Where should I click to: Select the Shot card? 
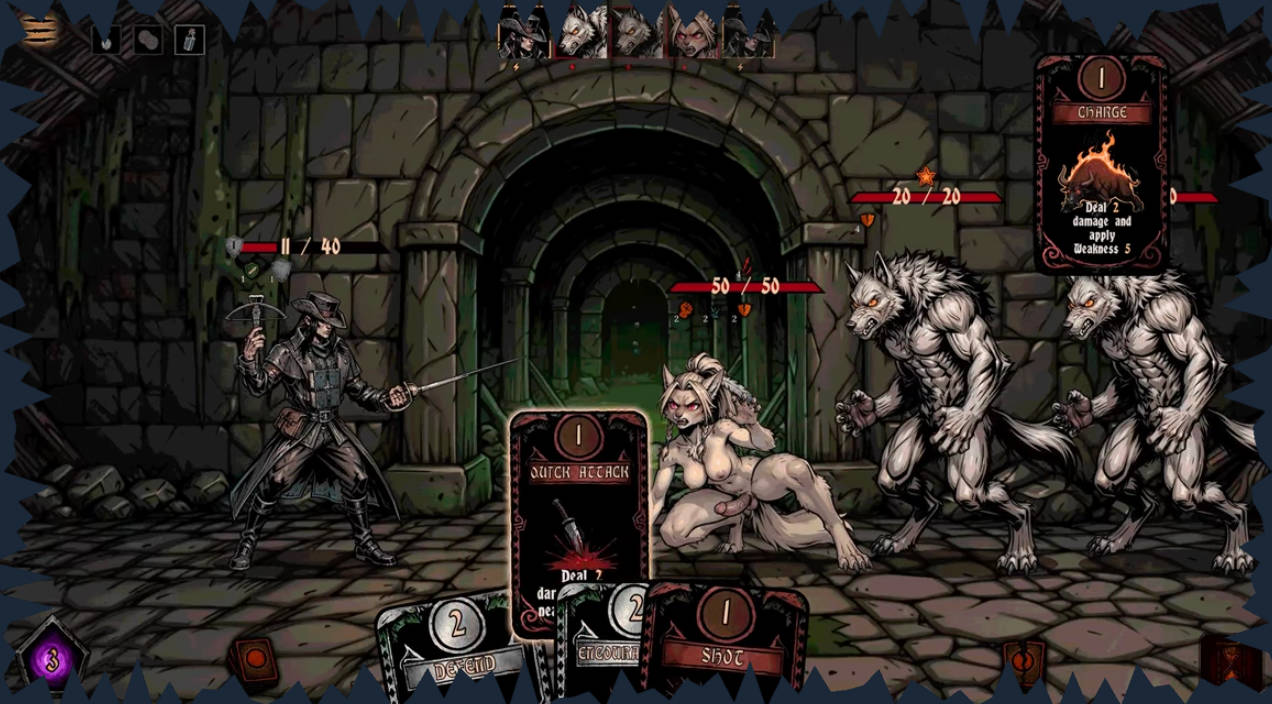[x=726, y=640]
